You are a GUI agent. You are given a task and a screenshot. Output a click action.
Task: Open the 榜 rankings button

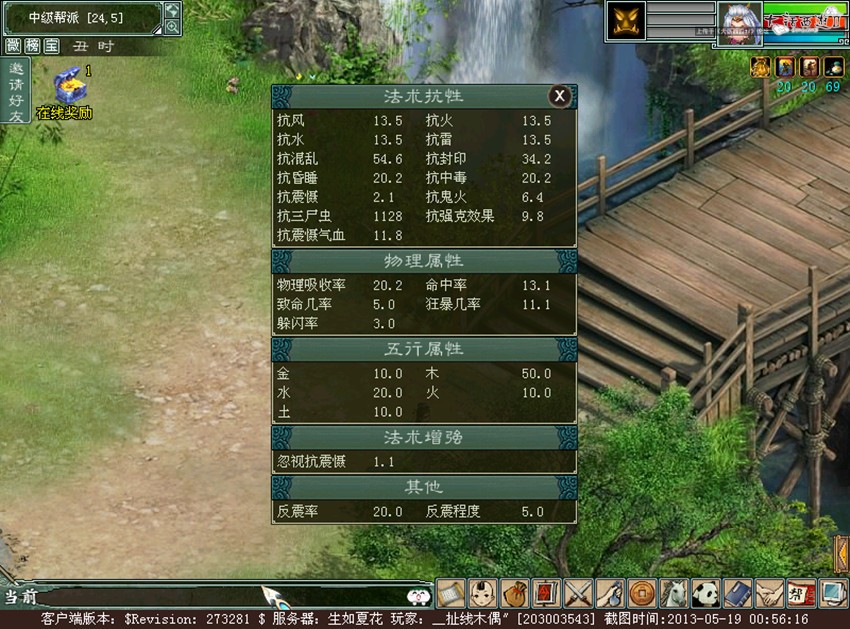pos(32,46)
